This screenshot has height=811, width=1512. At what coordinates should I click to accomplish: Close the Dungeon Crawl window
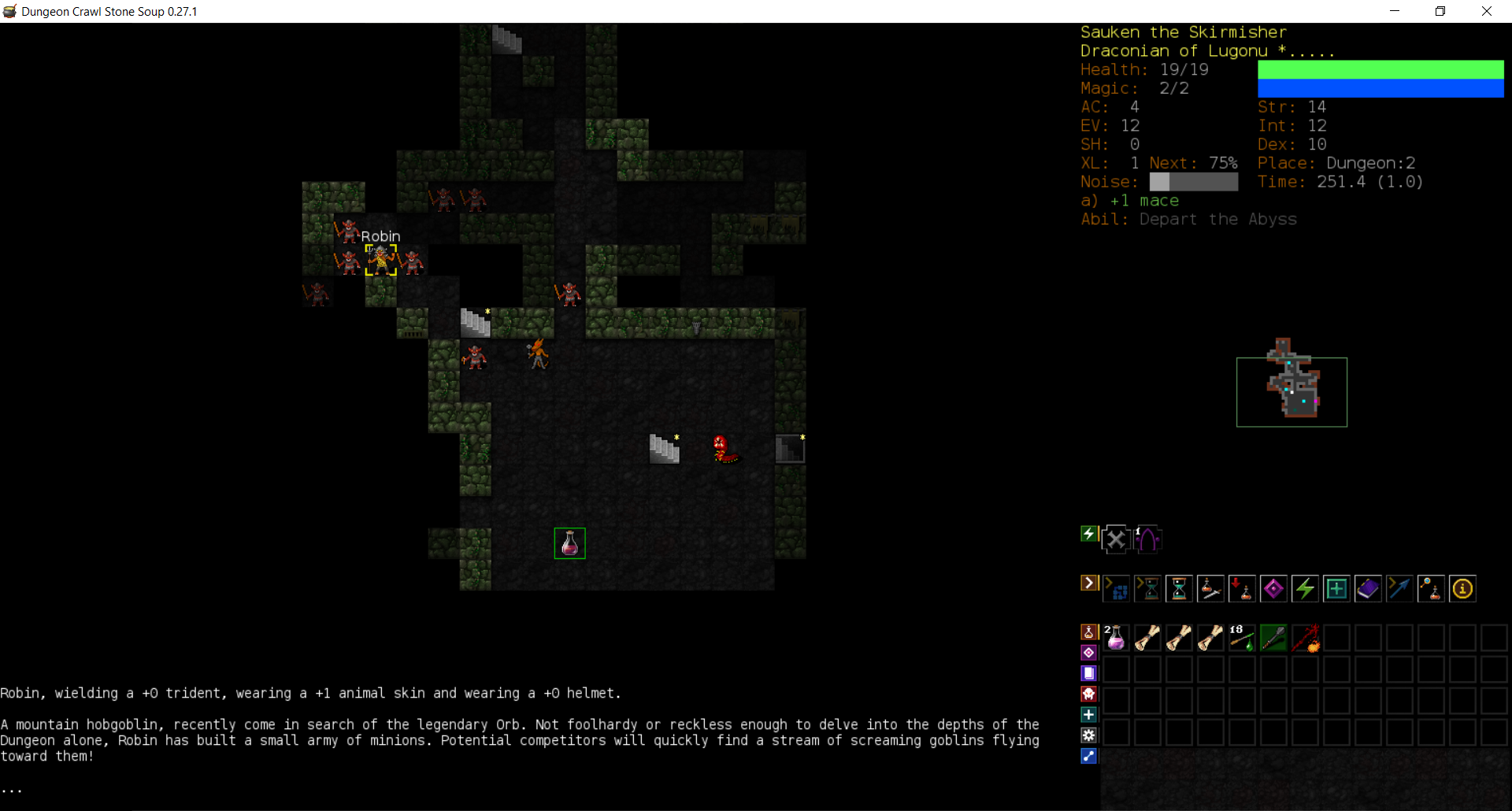pyautogui.click(x=1487, y=11)
